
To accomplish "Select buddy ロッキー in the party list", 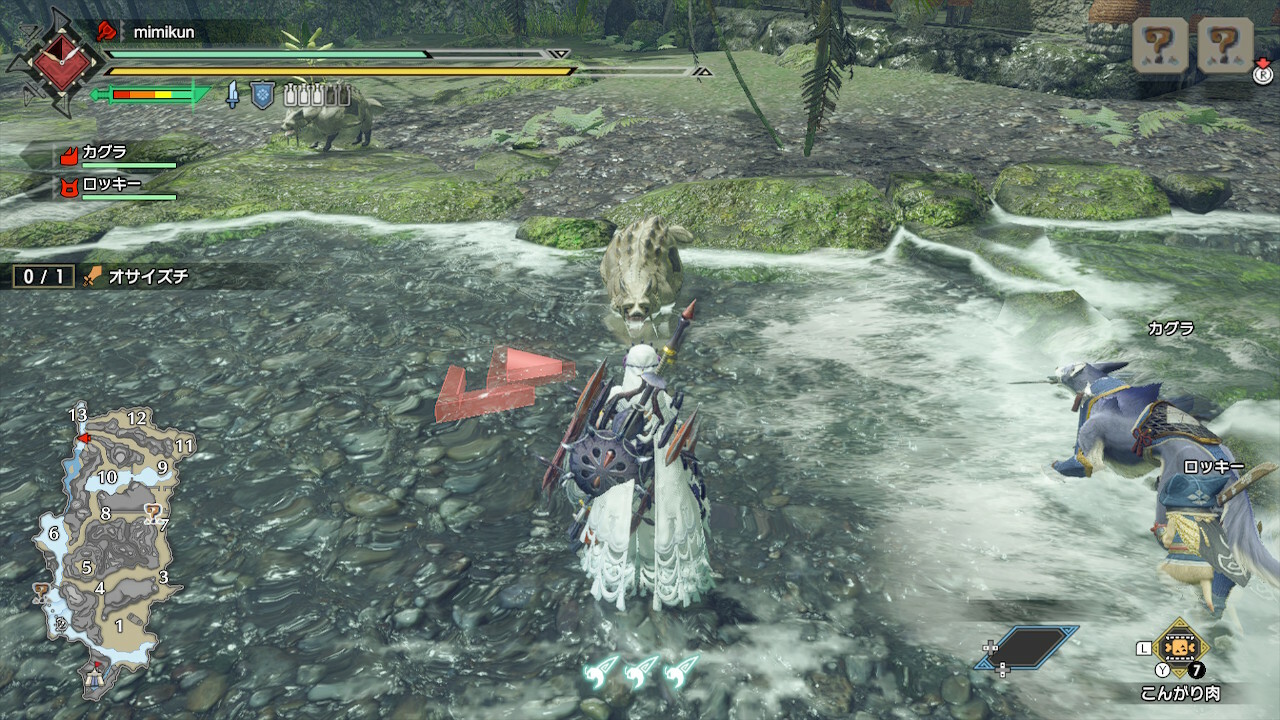I will click(x=110, y=185).
